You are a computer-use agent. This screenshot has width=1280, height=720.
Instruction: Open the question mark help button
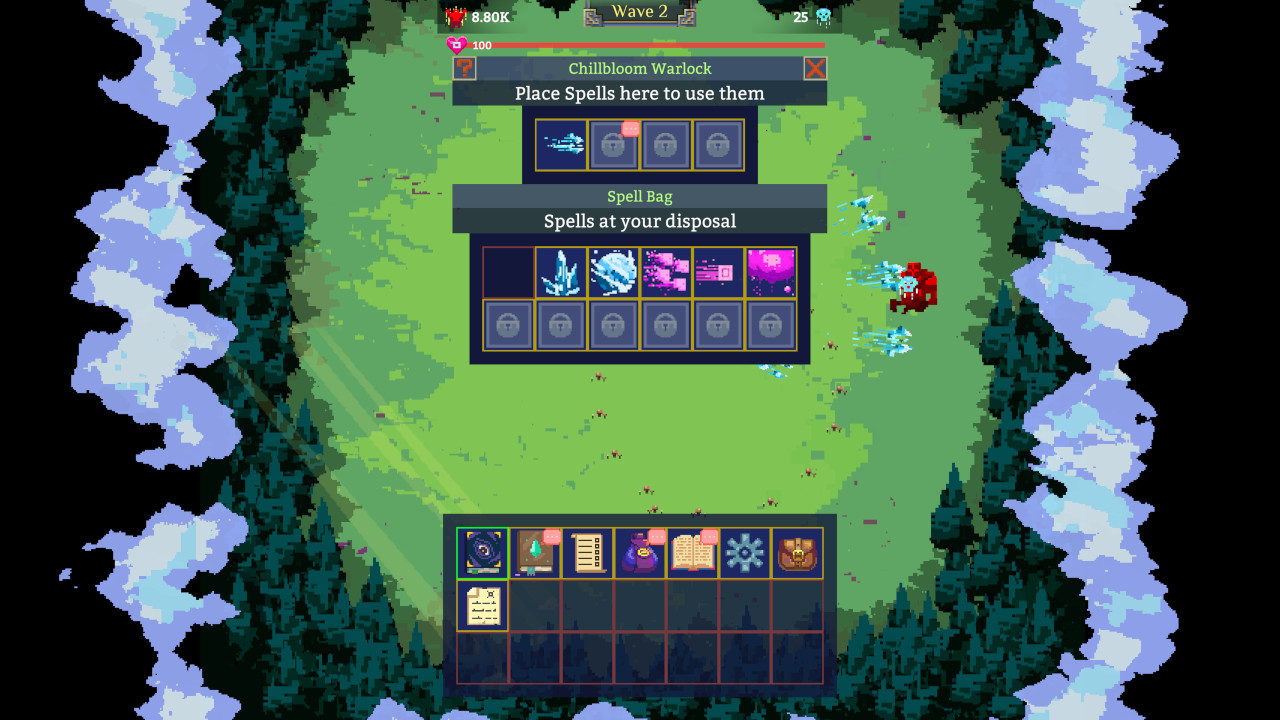point(466,68)
